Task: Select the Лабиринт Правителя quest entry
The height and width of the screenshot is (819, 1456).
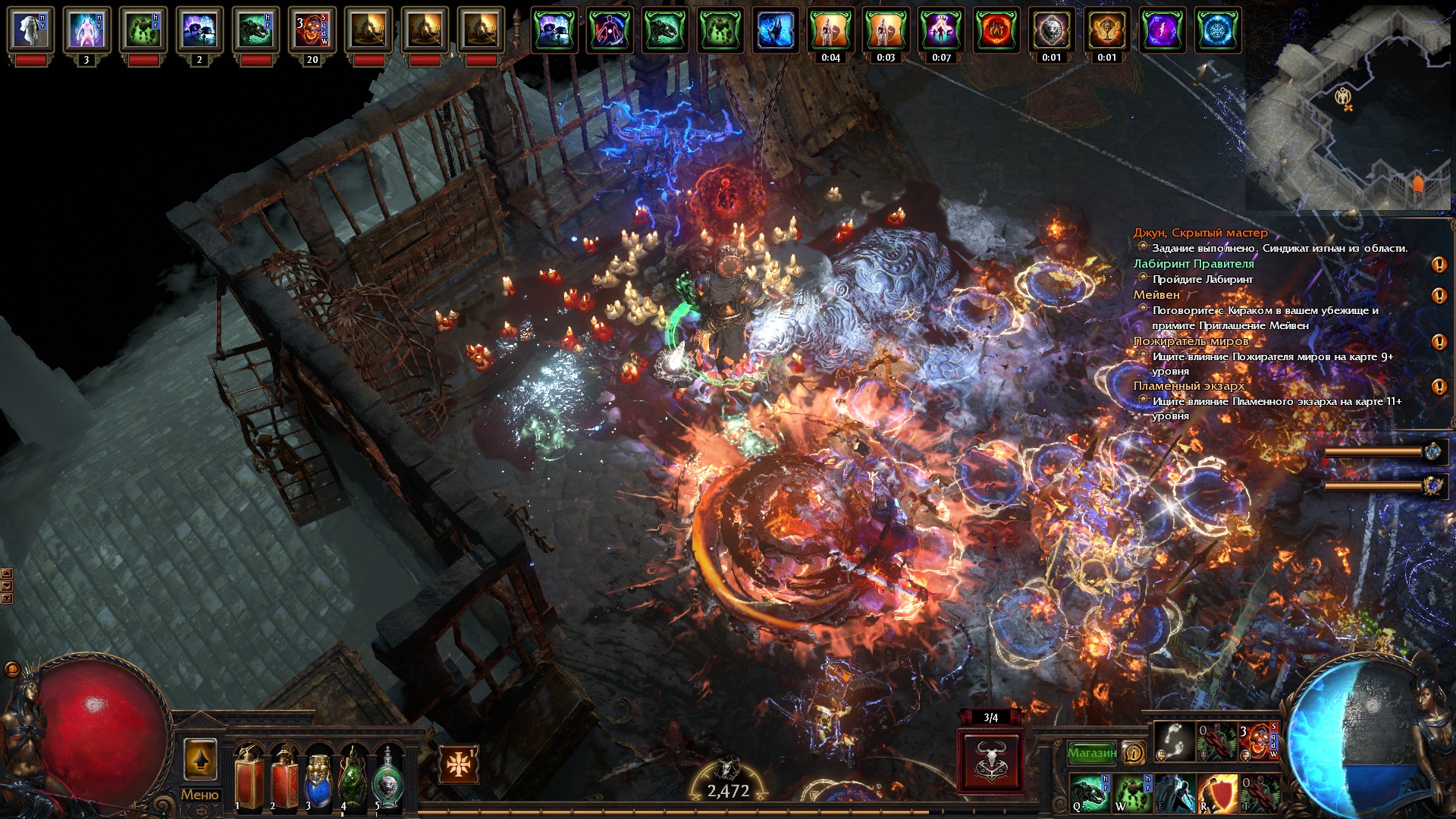Action: tap(1194, 264)
